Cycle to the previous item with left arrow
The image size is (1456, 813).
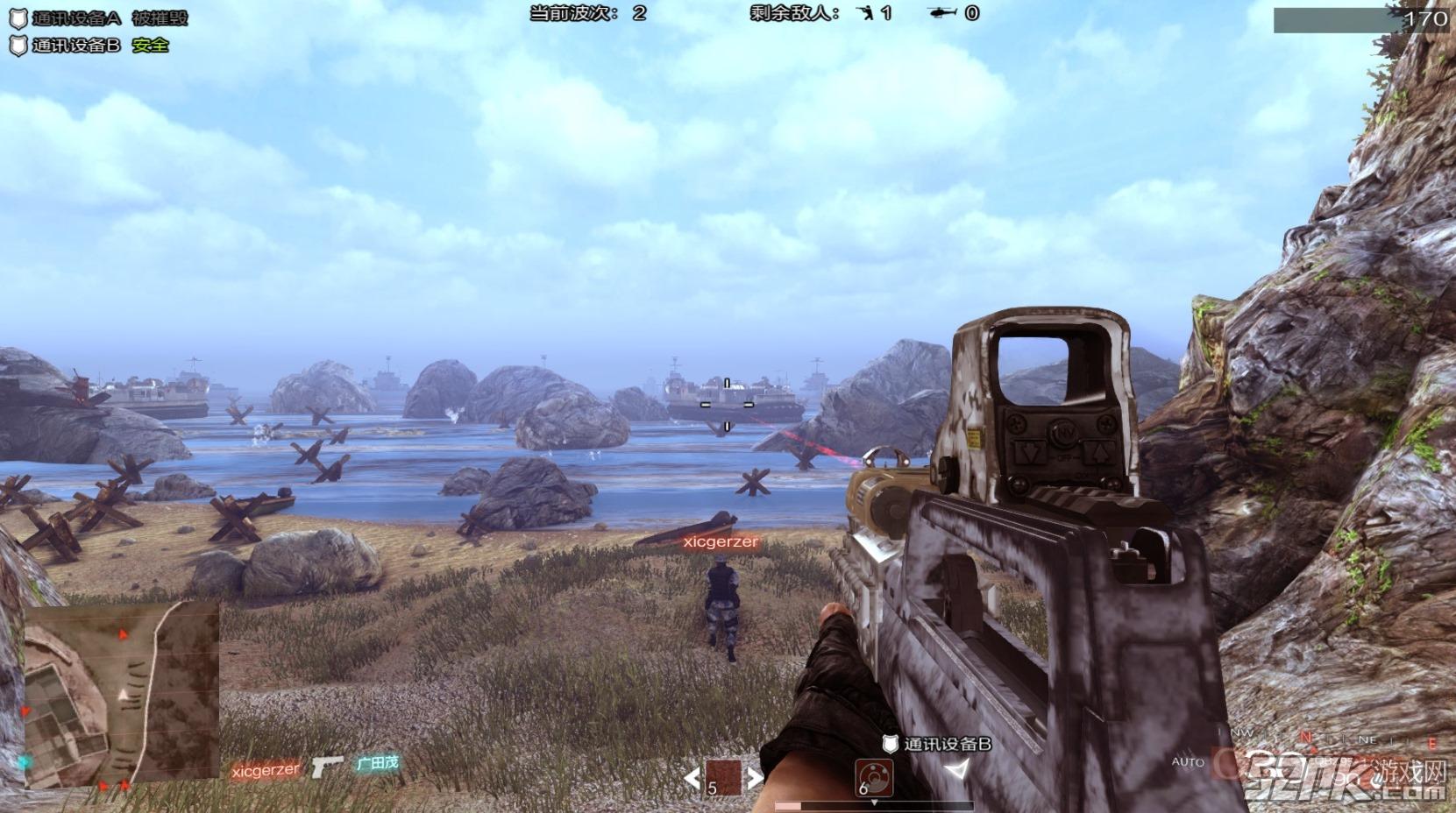(692, 776)
